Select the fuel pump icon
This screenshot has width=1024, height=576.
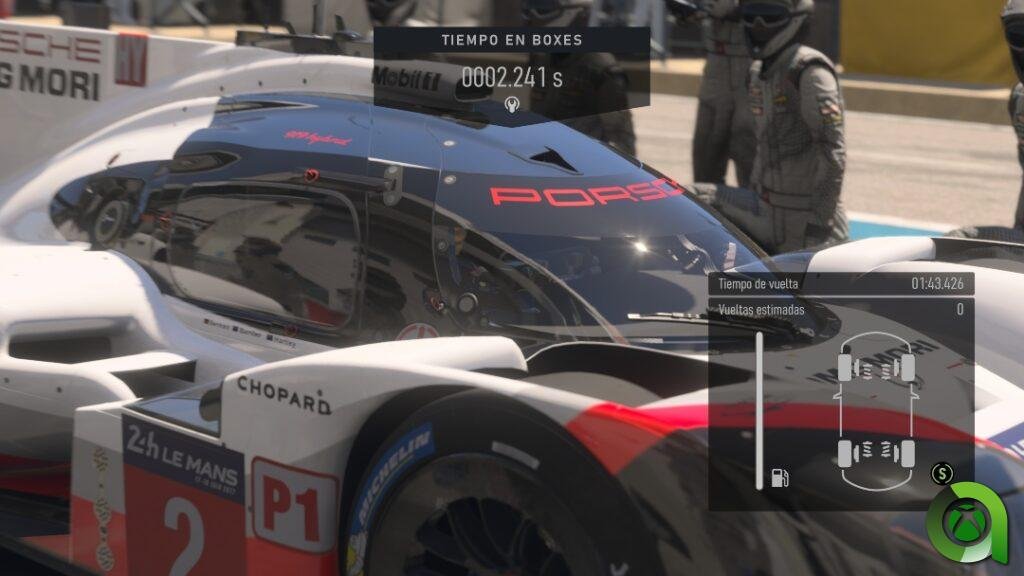pyautogui.click(x=780, y=477)
